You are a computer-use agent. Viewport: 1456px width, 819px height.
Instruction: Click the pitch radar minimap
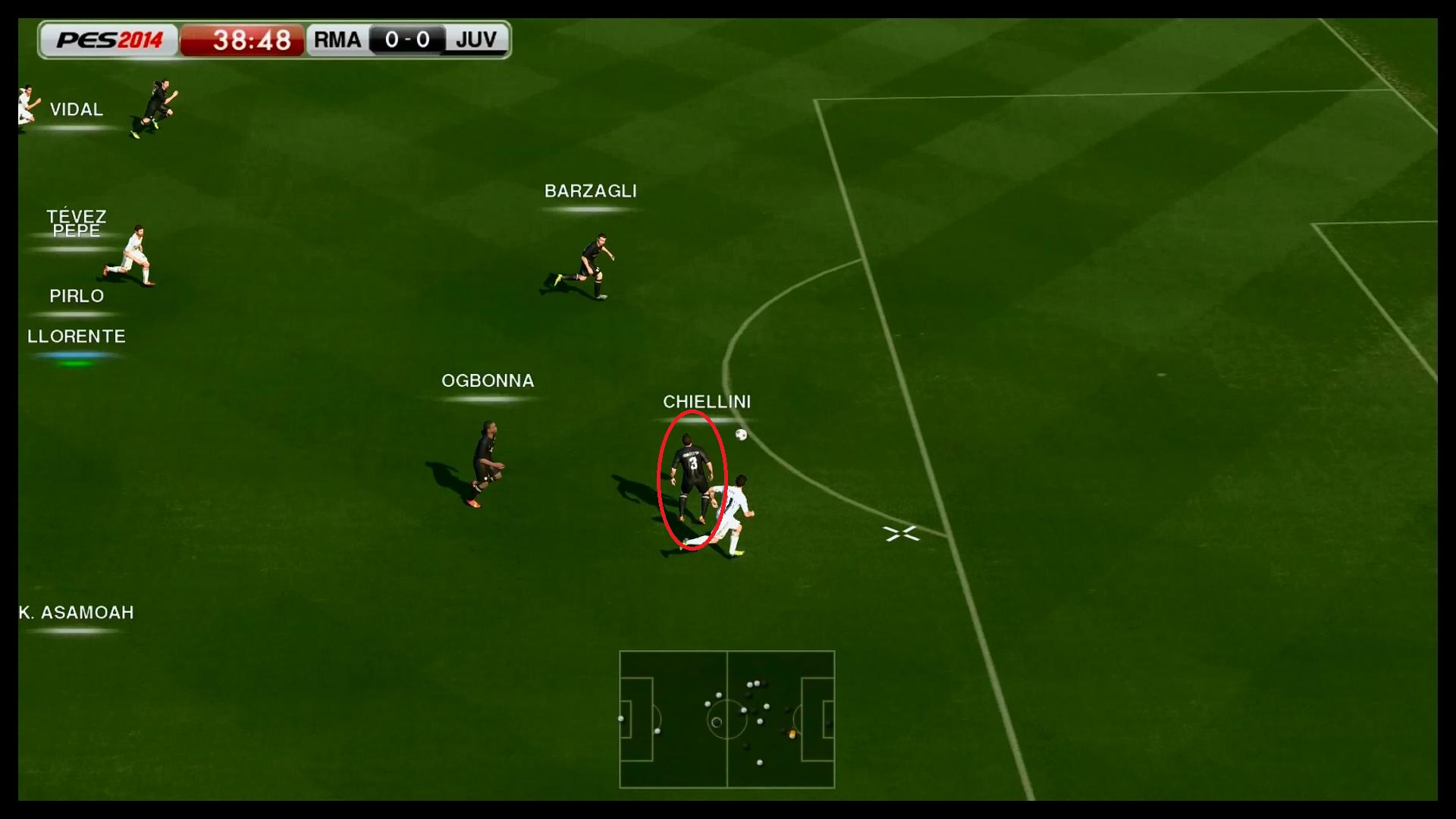[x=726, y=719]
